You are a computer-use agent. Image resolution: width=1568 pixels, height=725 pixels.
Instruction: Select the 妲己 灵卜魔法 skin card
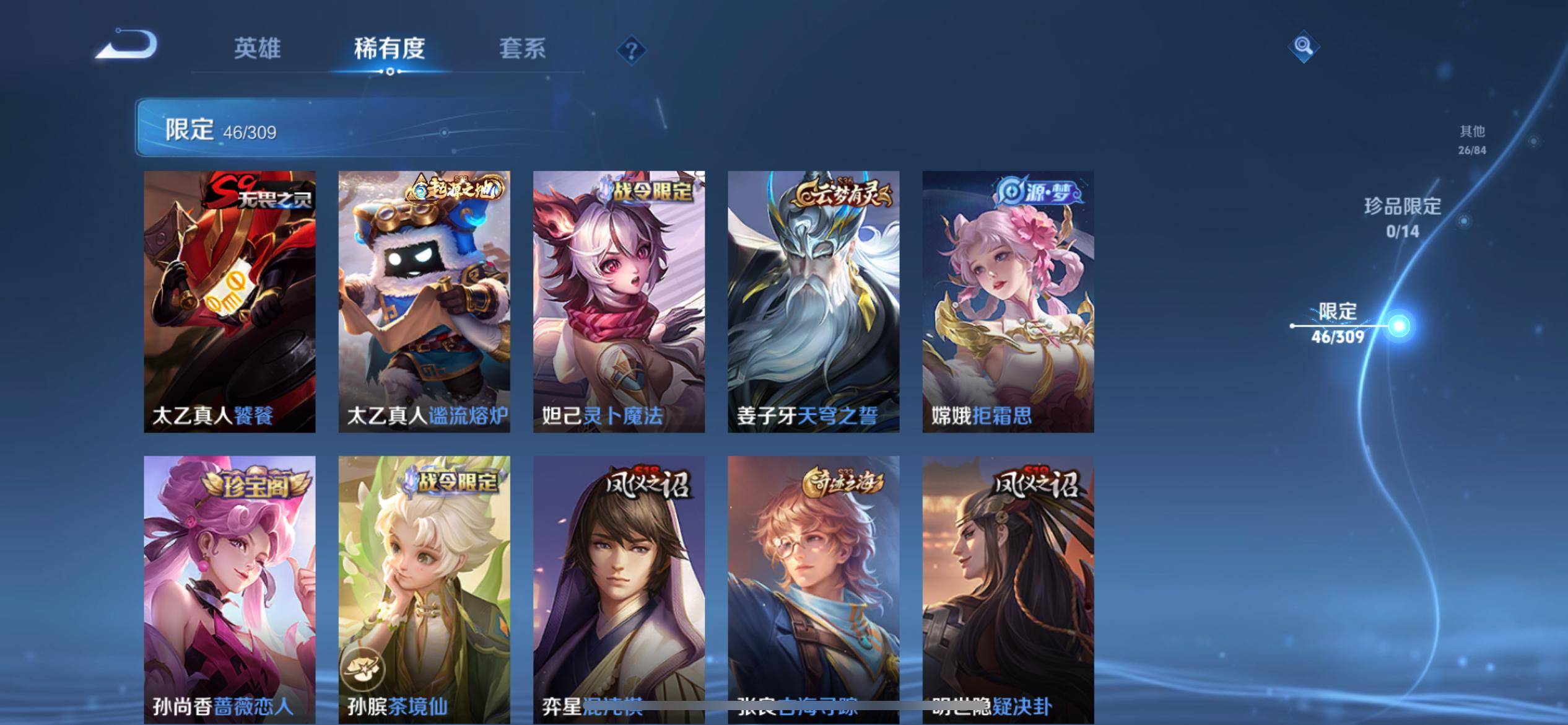tap(619, 302)
